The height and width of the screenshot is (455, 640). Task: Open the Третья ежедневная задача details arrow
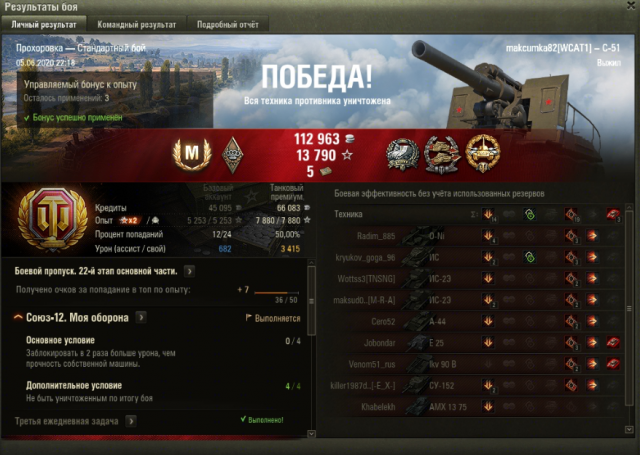(x=132, y=422)
